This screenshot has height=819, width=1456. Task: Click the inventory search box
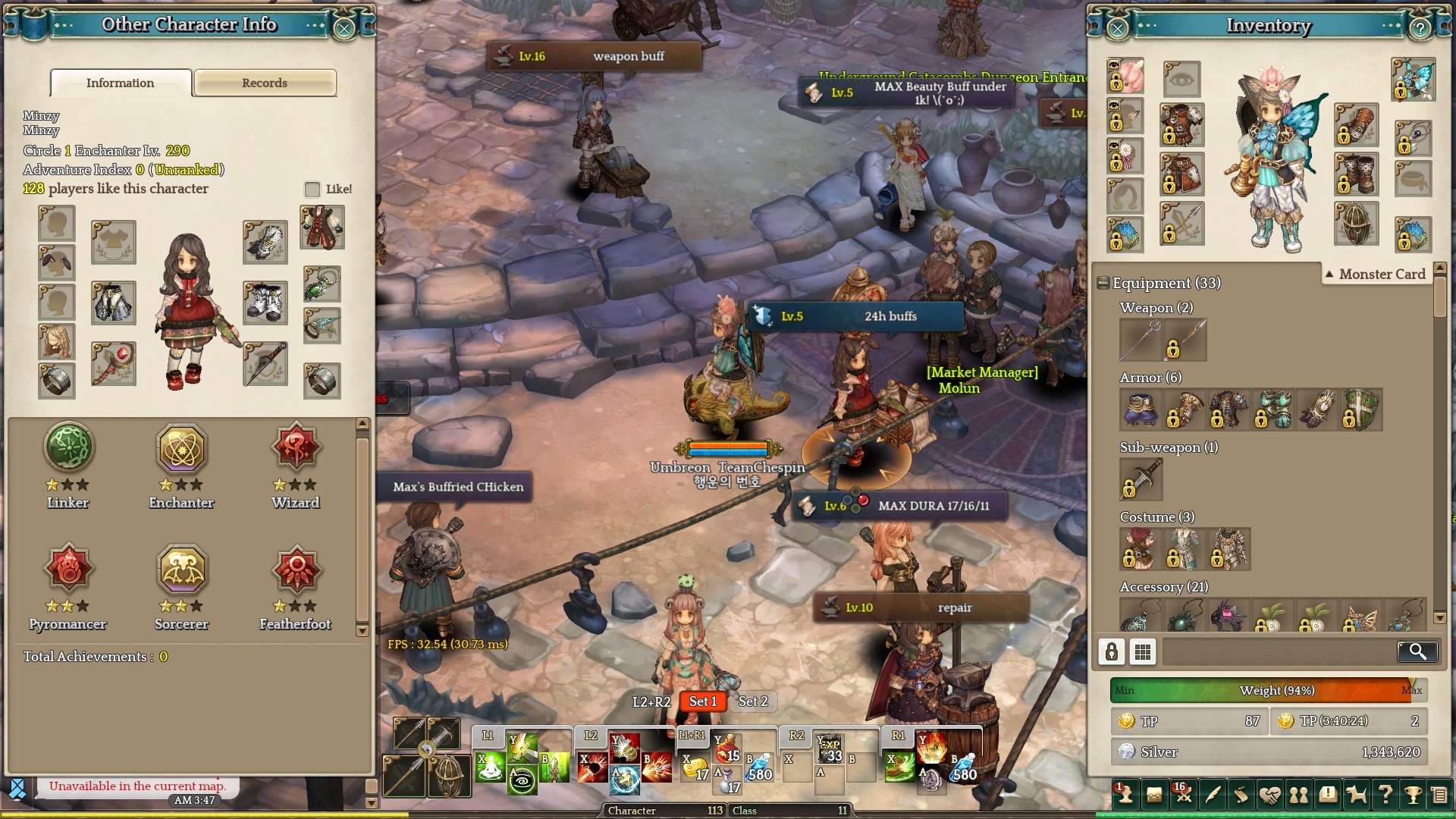[1279, 651]
